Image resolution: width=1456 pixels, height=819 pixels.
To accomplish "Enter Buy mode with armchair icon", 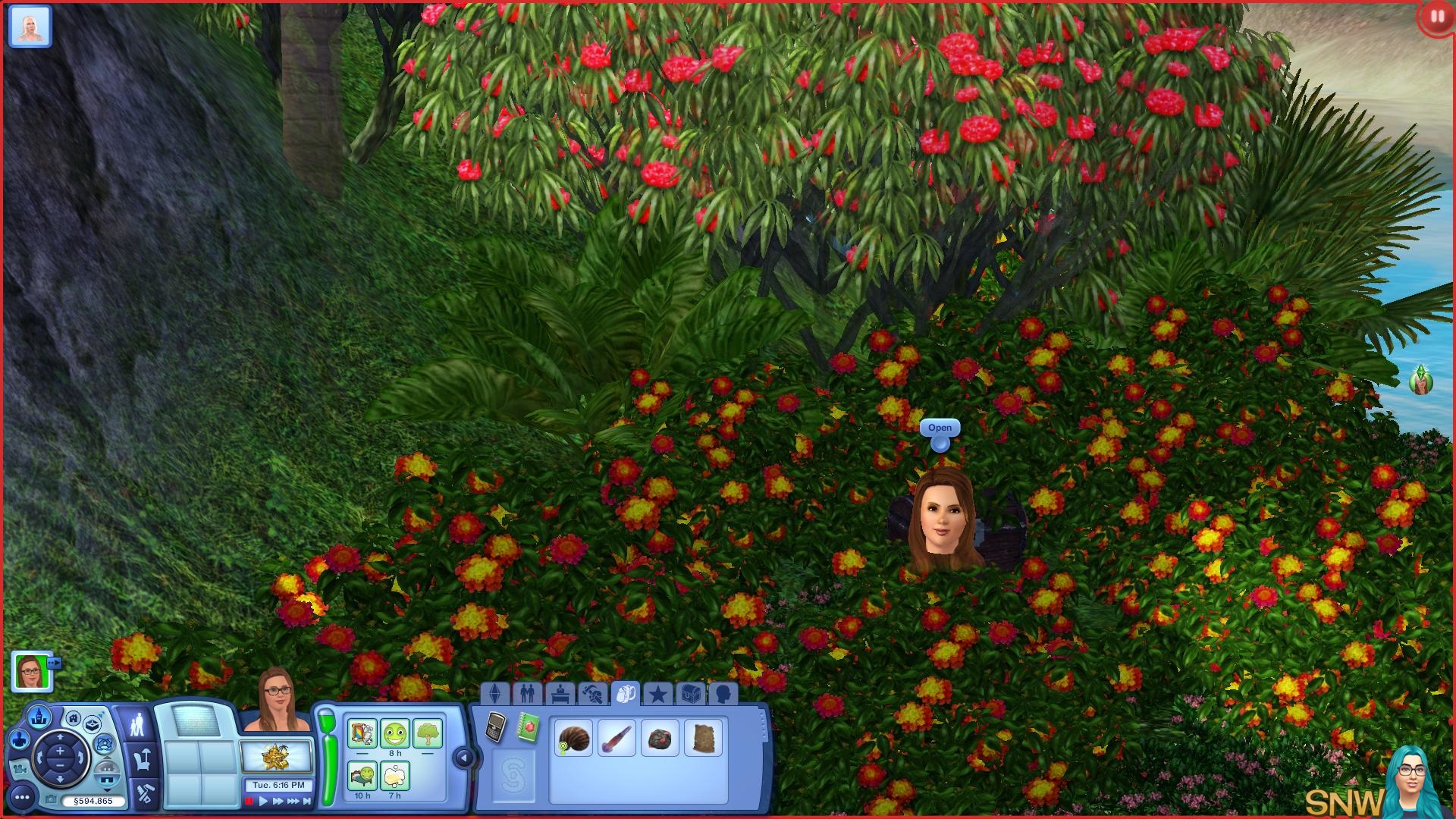I will coord(142,758).
